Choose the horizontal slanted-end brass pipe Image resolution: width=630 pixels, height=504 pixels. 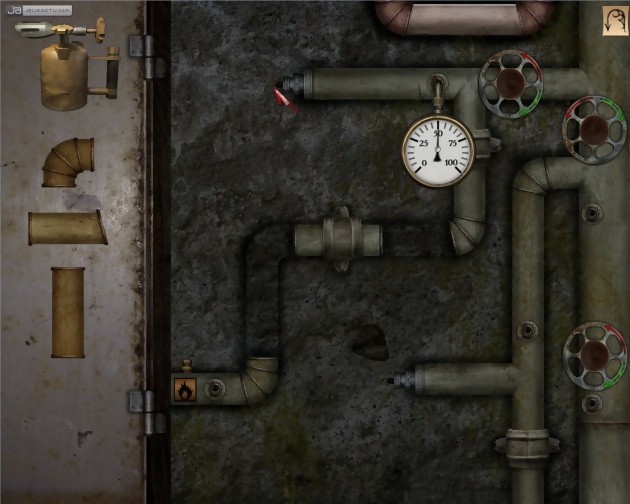click(x=68, y=228)
